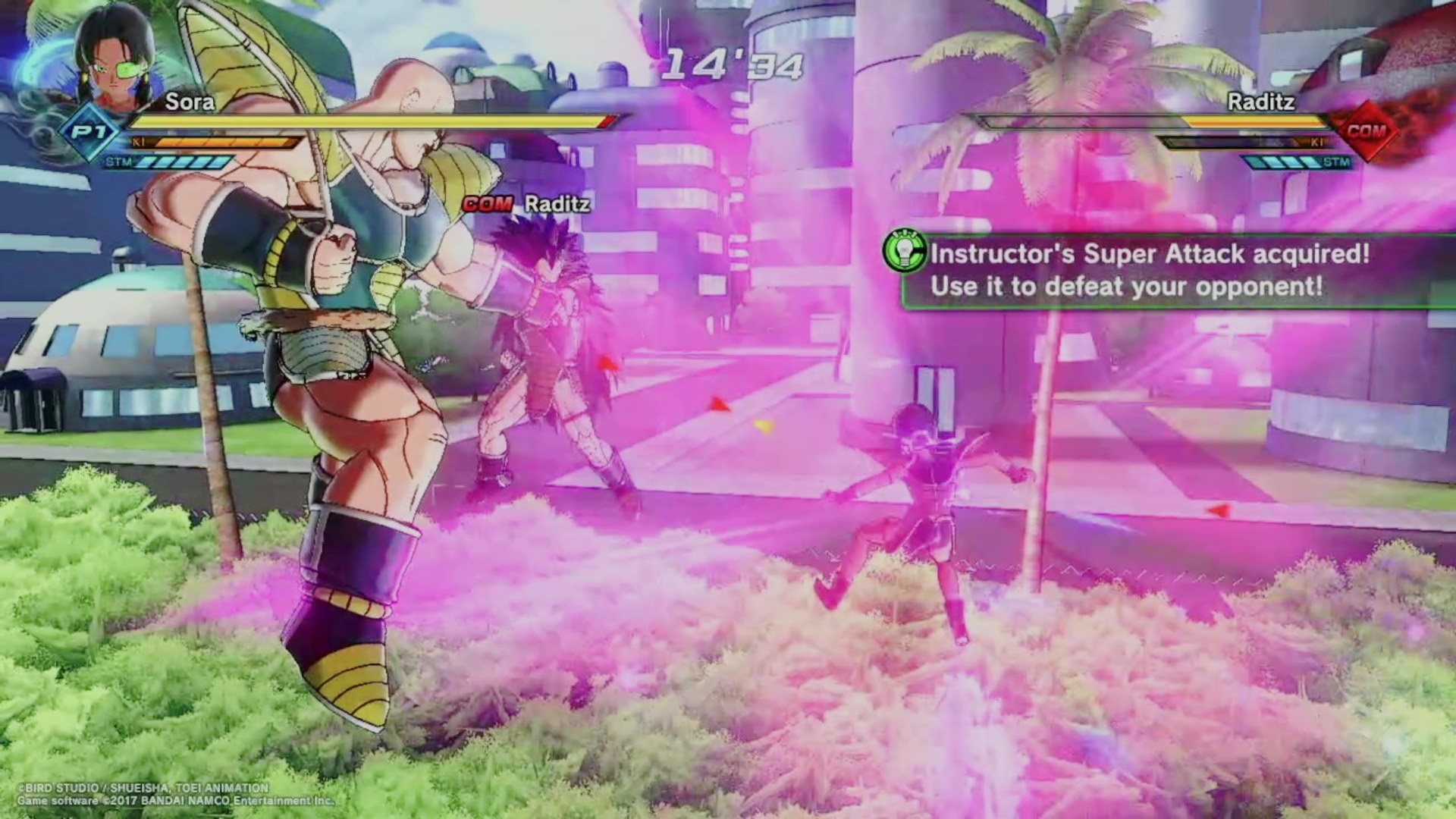Click the green lightbulb hint icon

905,253
